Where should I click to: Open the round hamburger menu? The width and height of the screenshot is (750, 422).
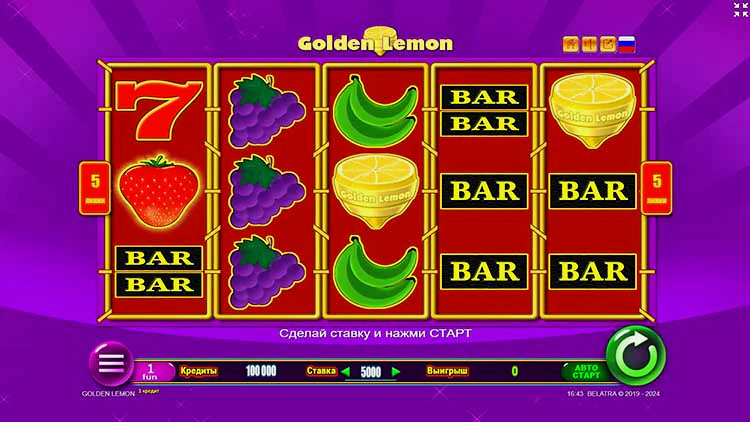(x=110, y=362)
